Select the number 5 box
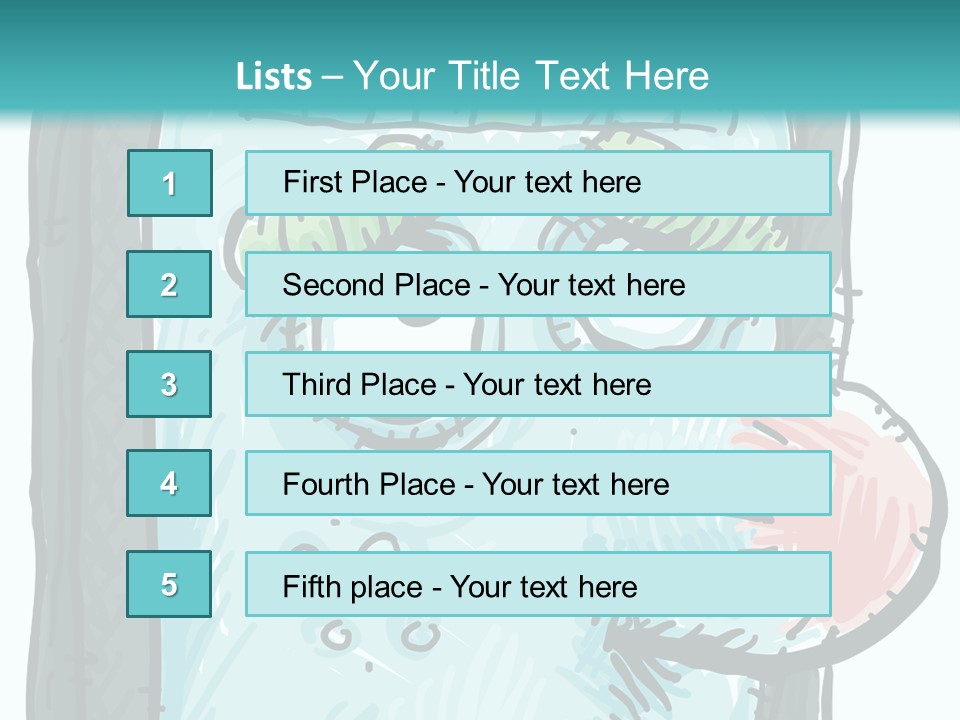 (x=169, y=584)
